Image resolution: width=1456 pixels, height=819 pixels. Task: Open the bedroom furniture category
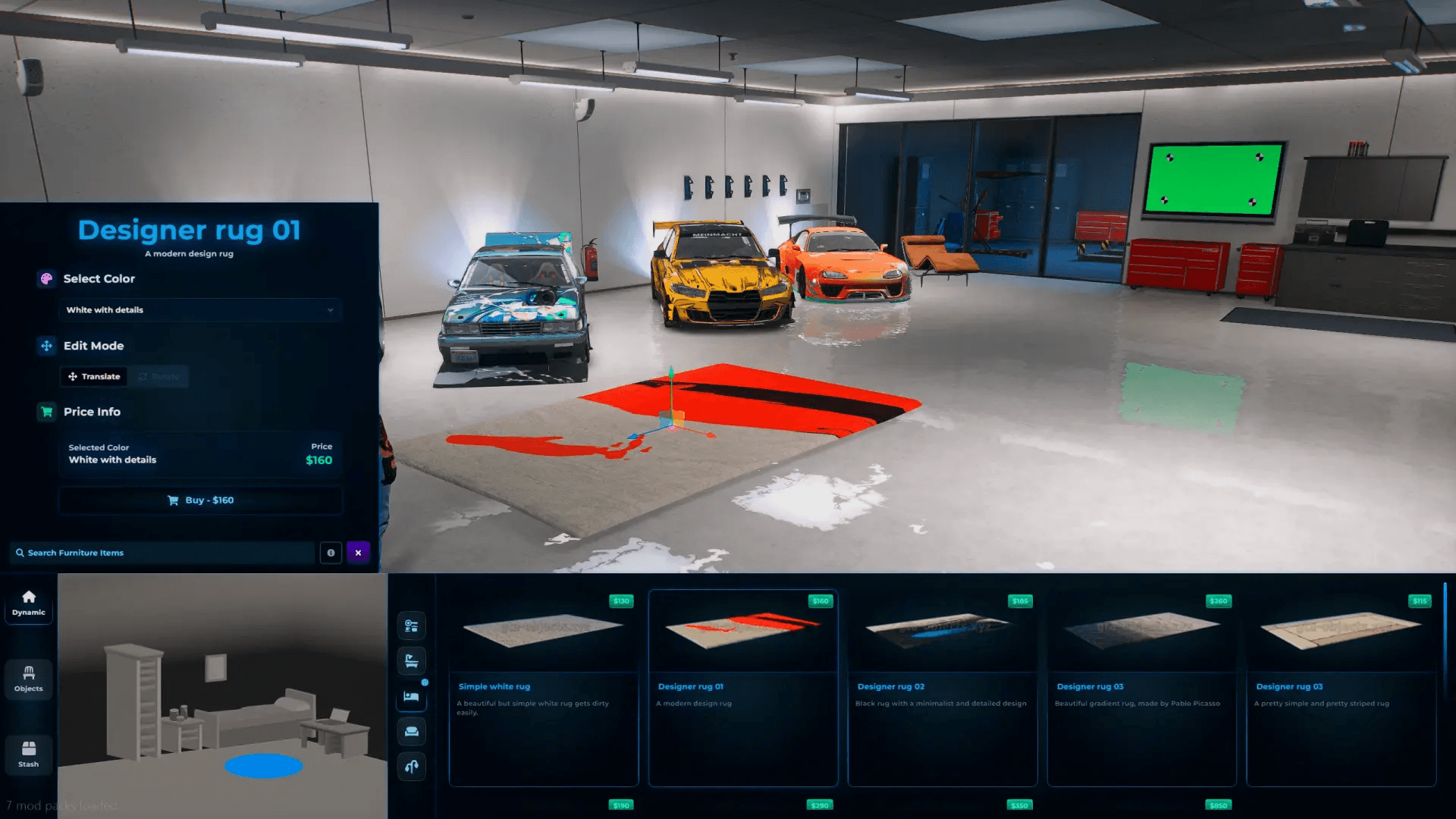coord(412,697)
